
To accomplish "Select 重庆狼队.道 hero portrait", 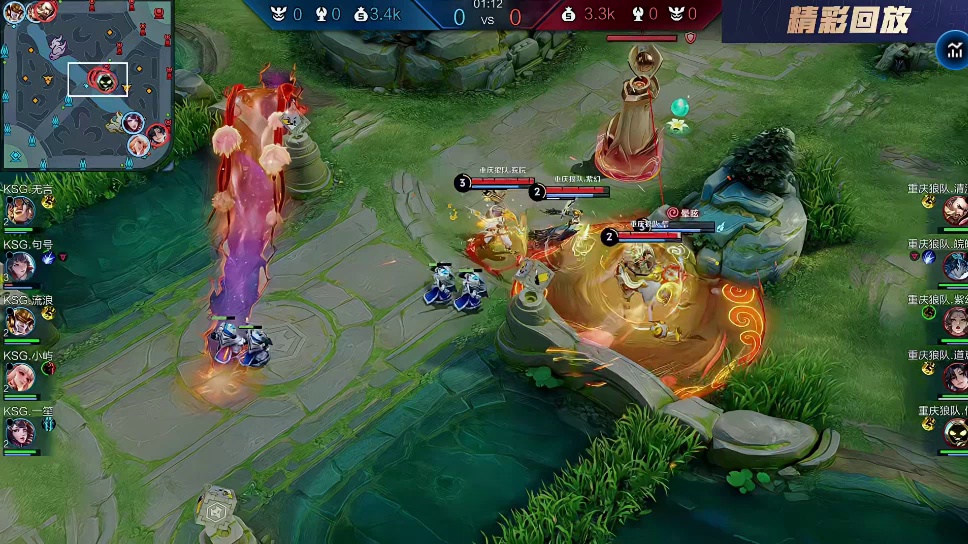I will point(955,377).
